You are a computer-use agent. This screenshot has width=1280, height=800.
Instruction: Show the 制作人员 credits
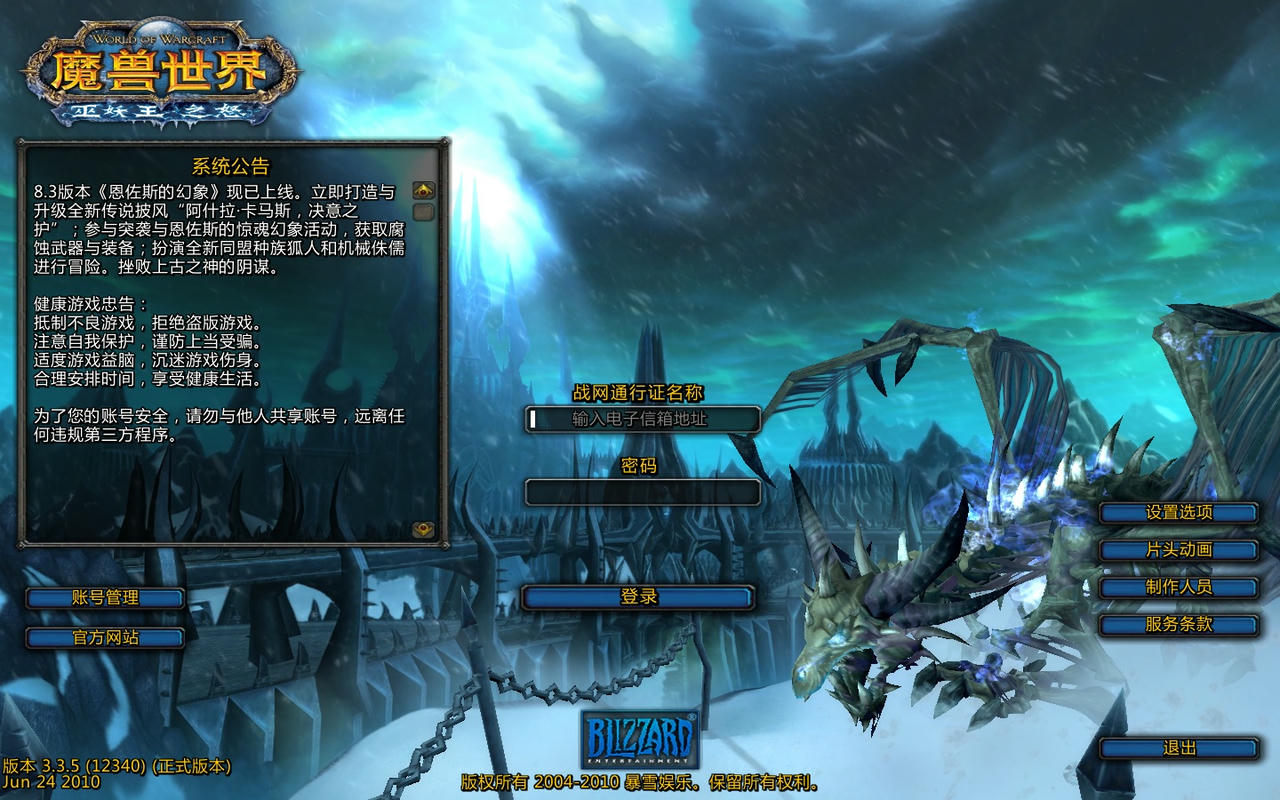(x=1178, y=587)
